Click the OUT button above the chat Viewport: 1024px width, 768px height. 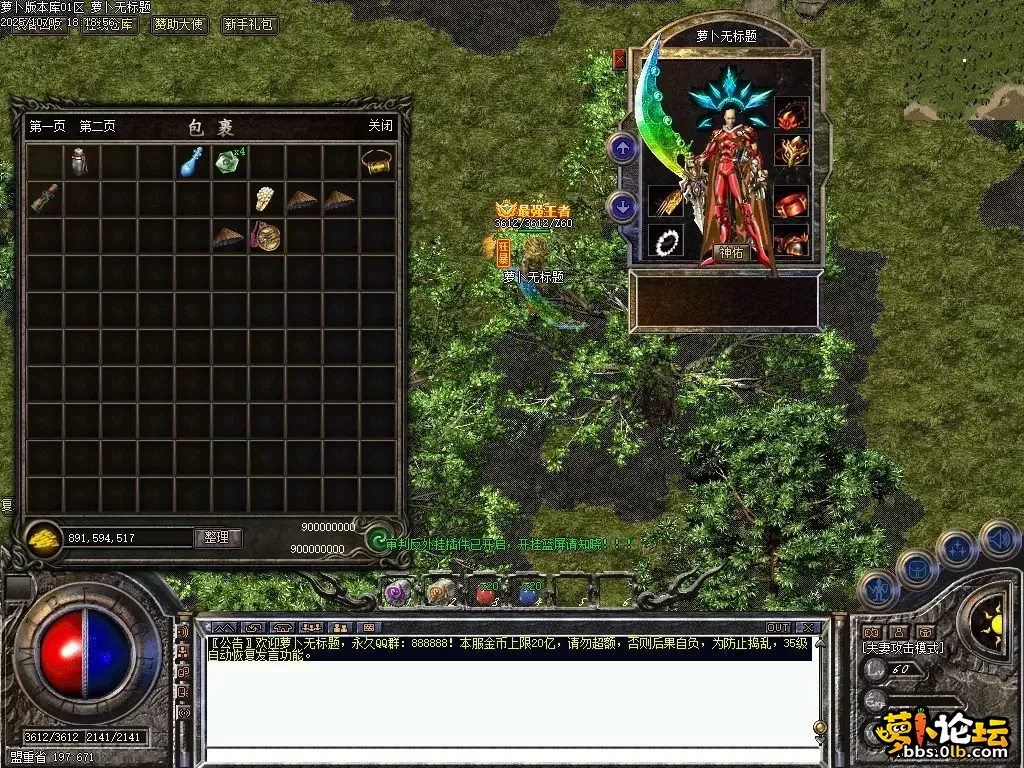click(x=778, y=627)
